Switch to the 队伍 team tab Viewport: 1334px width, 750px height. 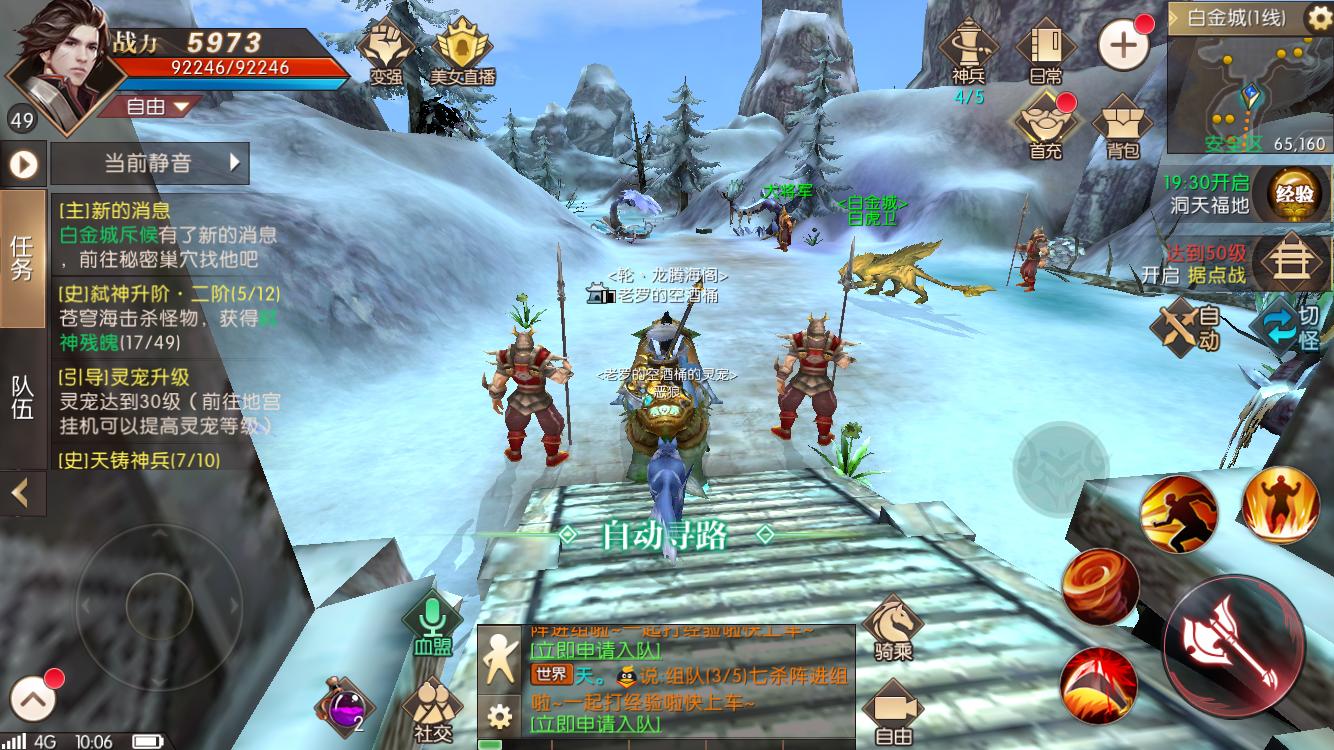coord(23,398)
